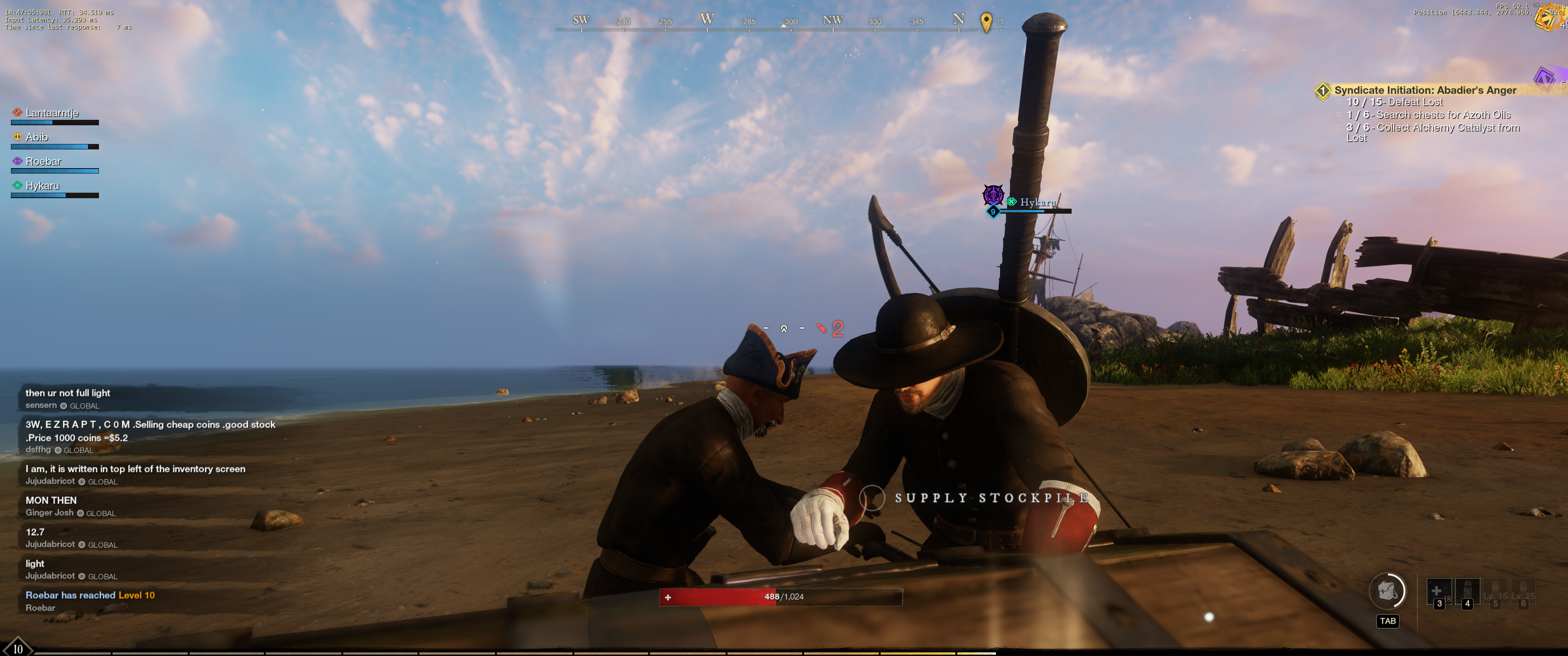This screenshot has width=1568, height=656.
Task: Select party member Roebar
Action: pyautogui.click(x=43, y=162)
